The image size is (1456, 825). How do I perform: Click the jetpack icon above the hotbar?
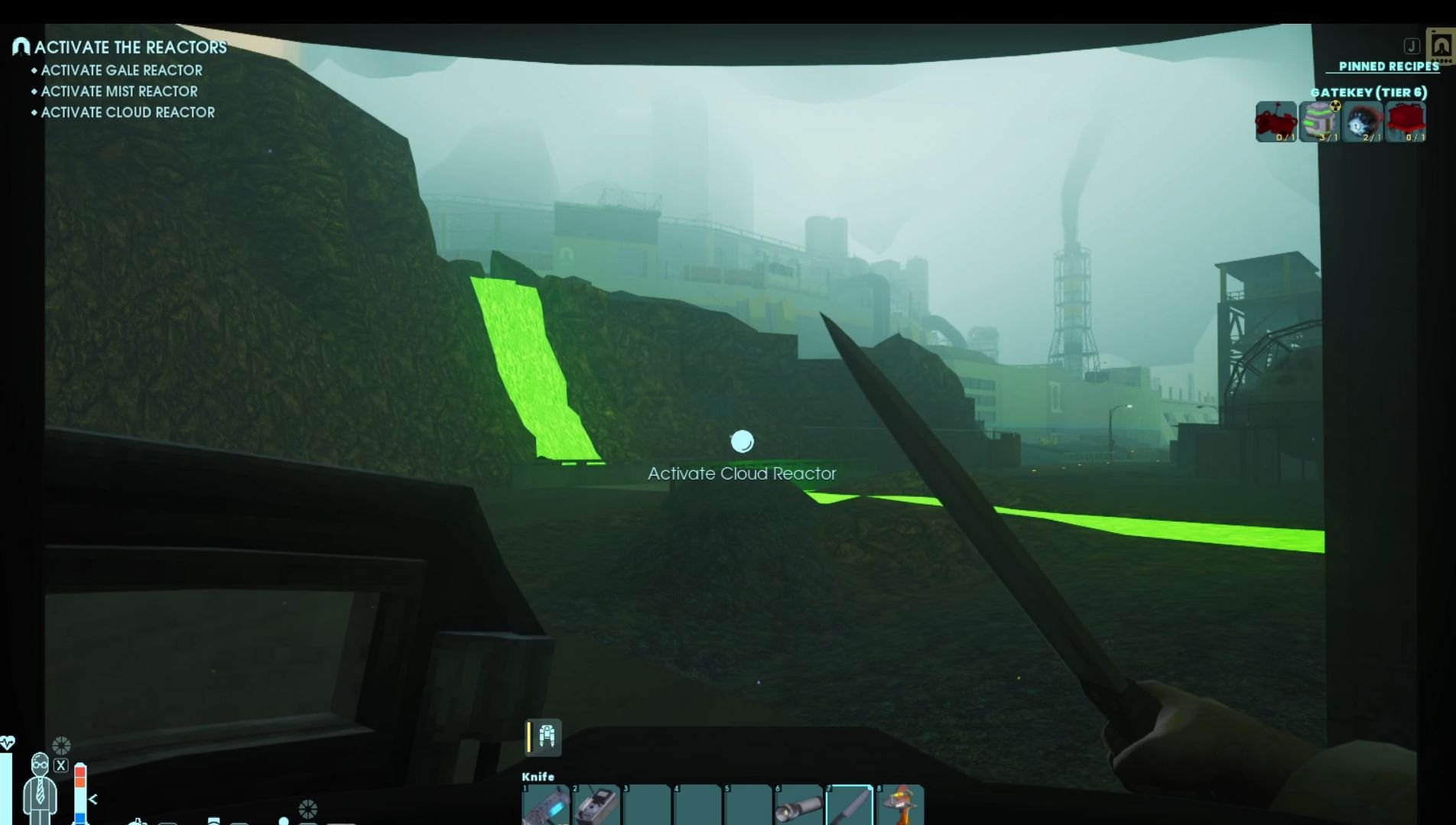(x=546, y=736)
